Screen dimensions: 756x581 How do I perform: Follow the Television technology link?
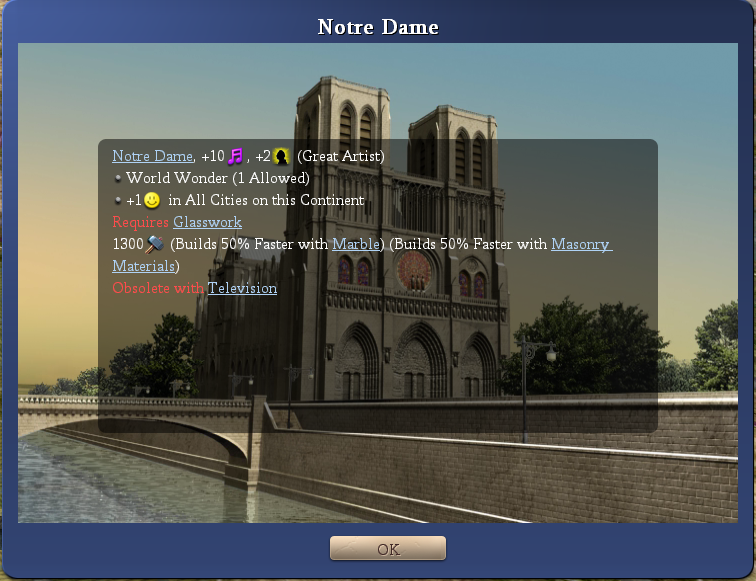point(242,288)
